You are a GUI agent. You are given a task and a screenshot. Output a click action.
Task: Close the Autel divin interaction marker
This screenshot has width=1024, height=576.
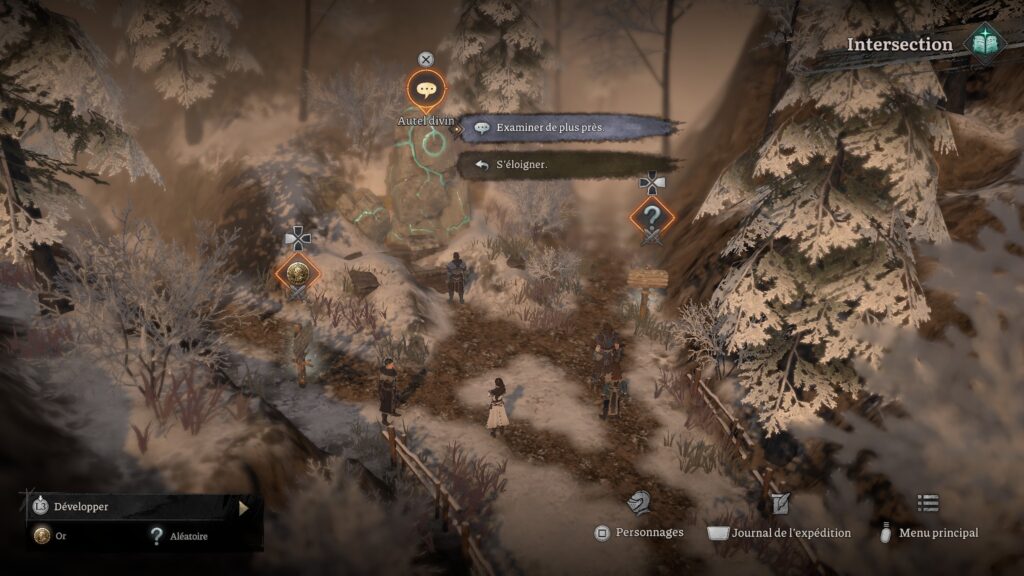426,60
